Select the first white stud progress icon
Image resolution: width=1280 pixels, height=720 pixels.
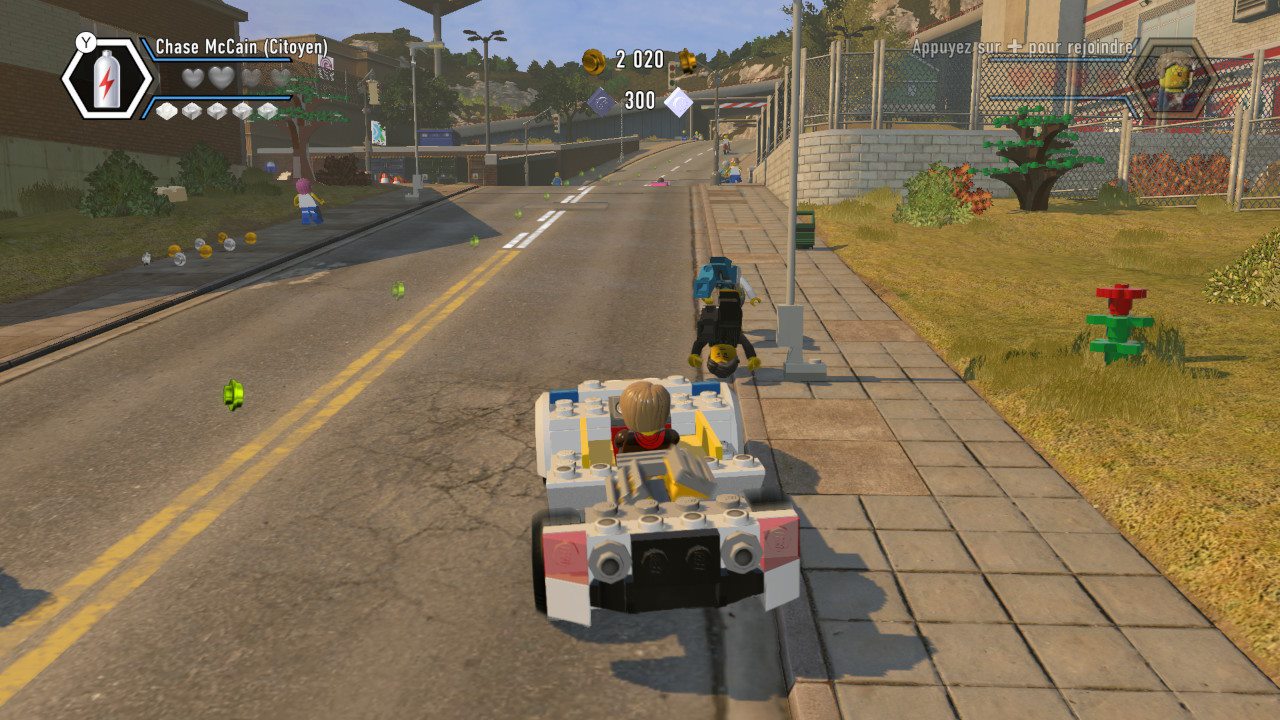tap(168, 111)
